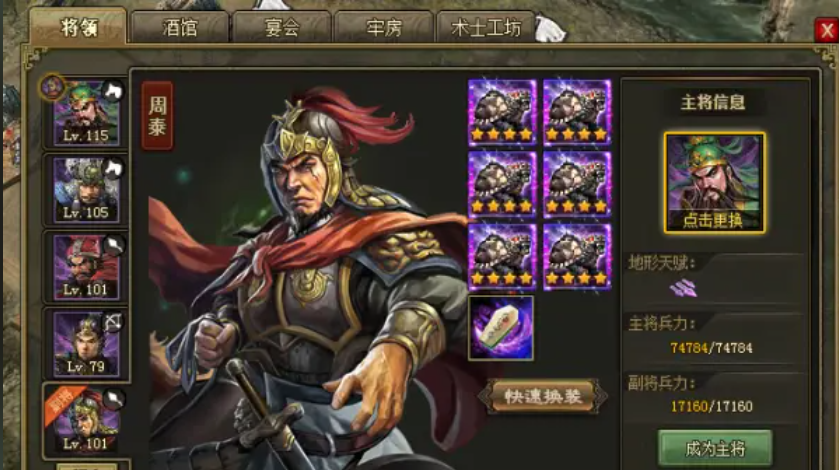Select the 牢房 tab
Image resolution: width=839 pixels, height=470 pixels.
click(x=383, y=27)
